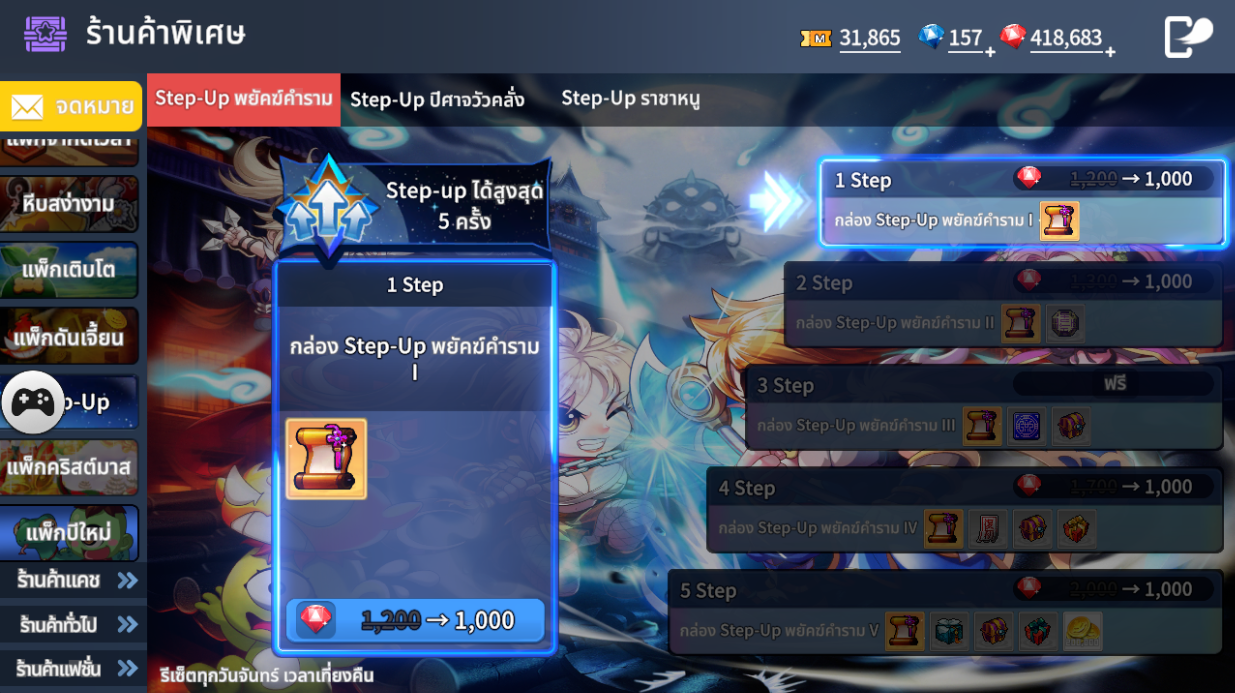
Task: Select the แพ็กคริสต์มาส category
Action: [69, 467]
